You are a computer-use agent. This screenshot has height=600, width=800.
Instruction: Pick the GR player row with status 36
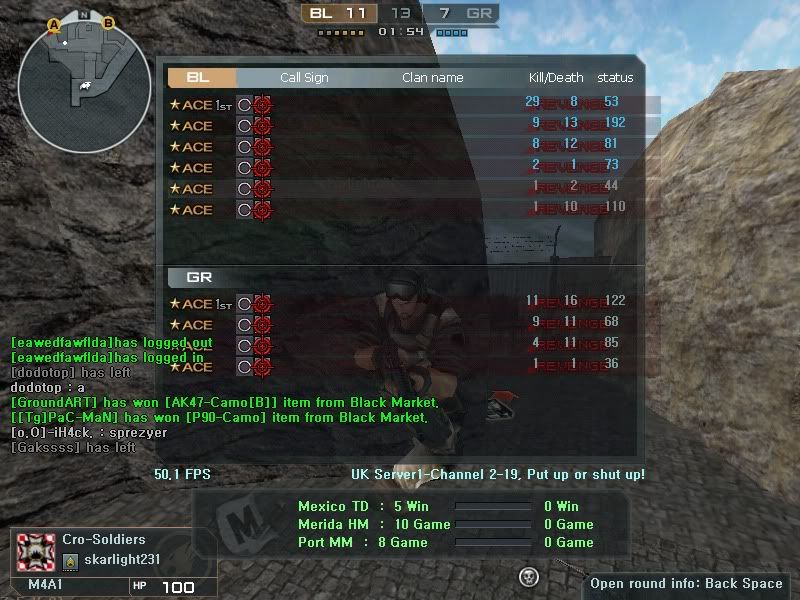400,366
